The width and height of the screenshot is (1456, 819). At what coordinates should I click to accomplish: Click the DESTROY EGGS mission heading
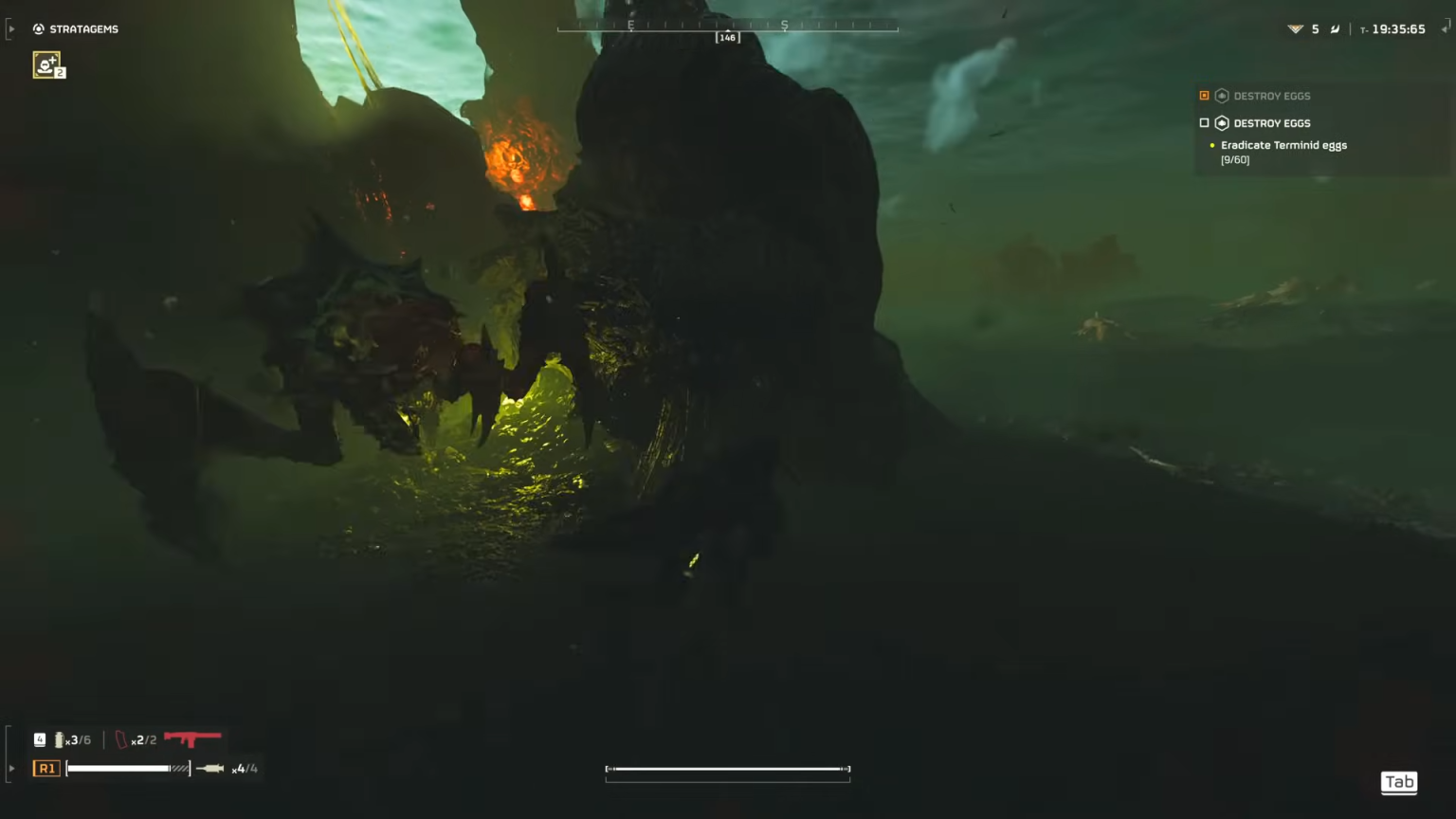tap(1271, 122)
